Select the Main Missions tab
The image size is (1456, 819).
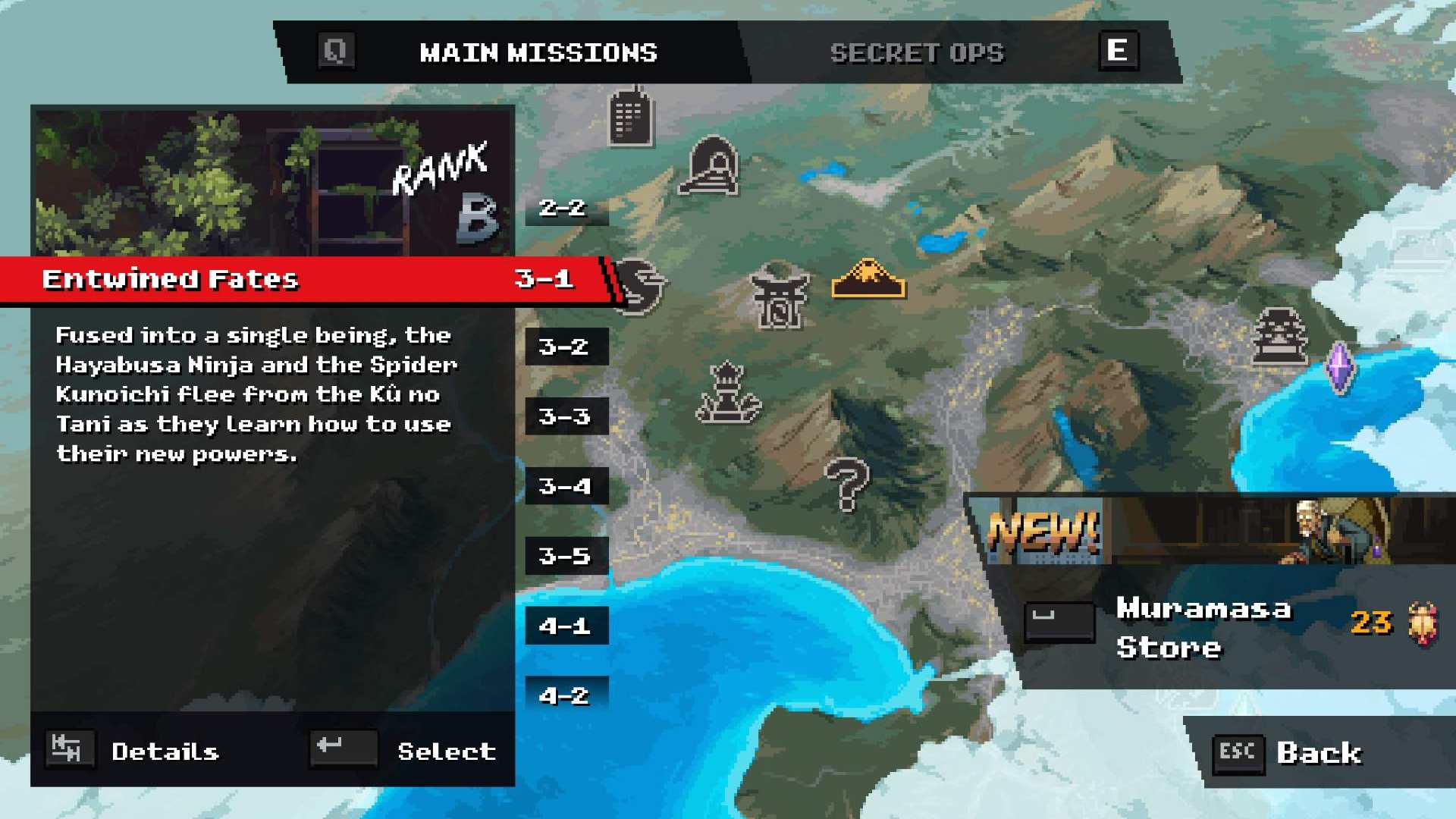point(538,53)
